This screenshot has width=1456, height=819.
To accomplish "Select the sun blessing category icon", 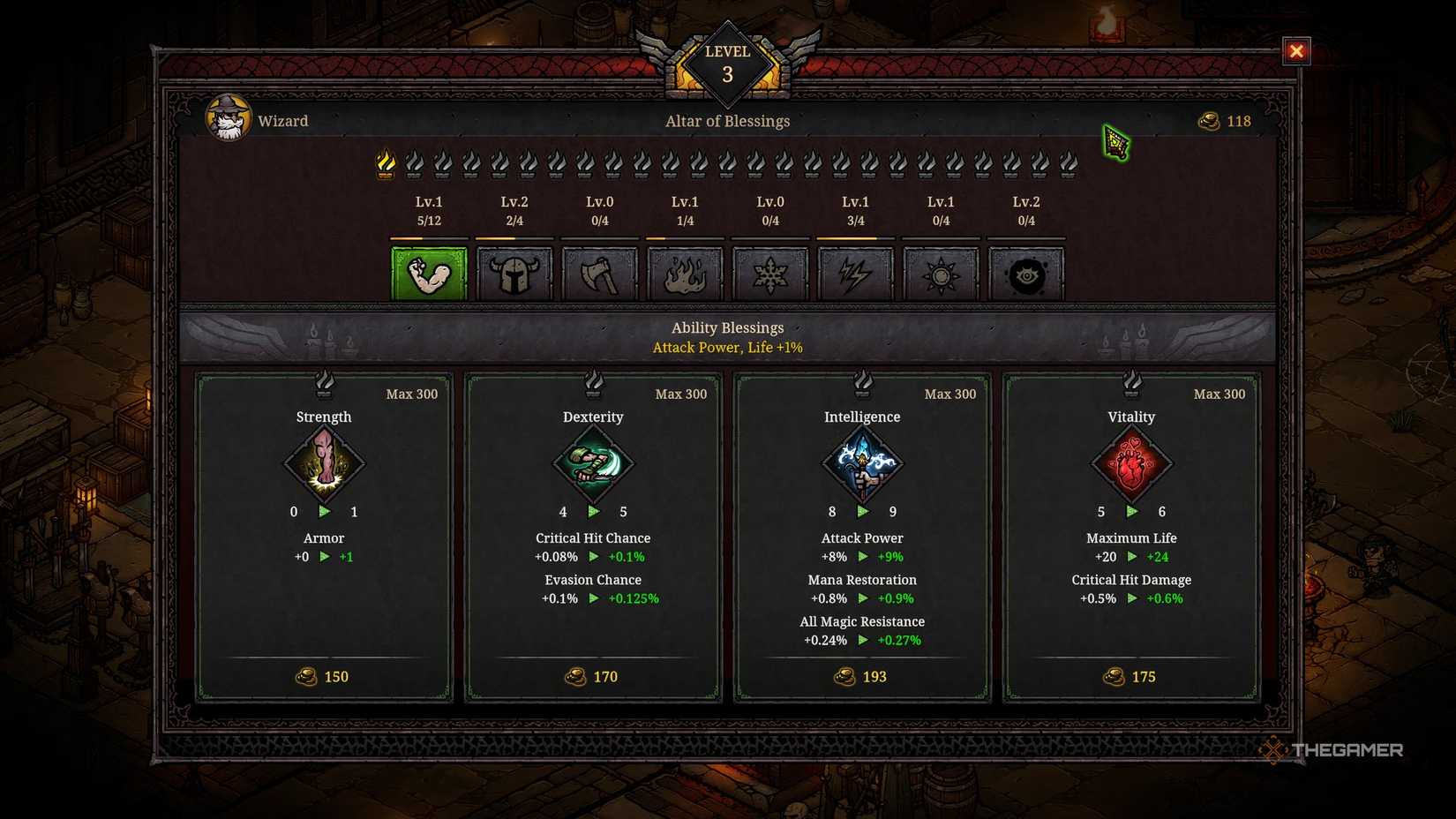I will tap(941, 273).
